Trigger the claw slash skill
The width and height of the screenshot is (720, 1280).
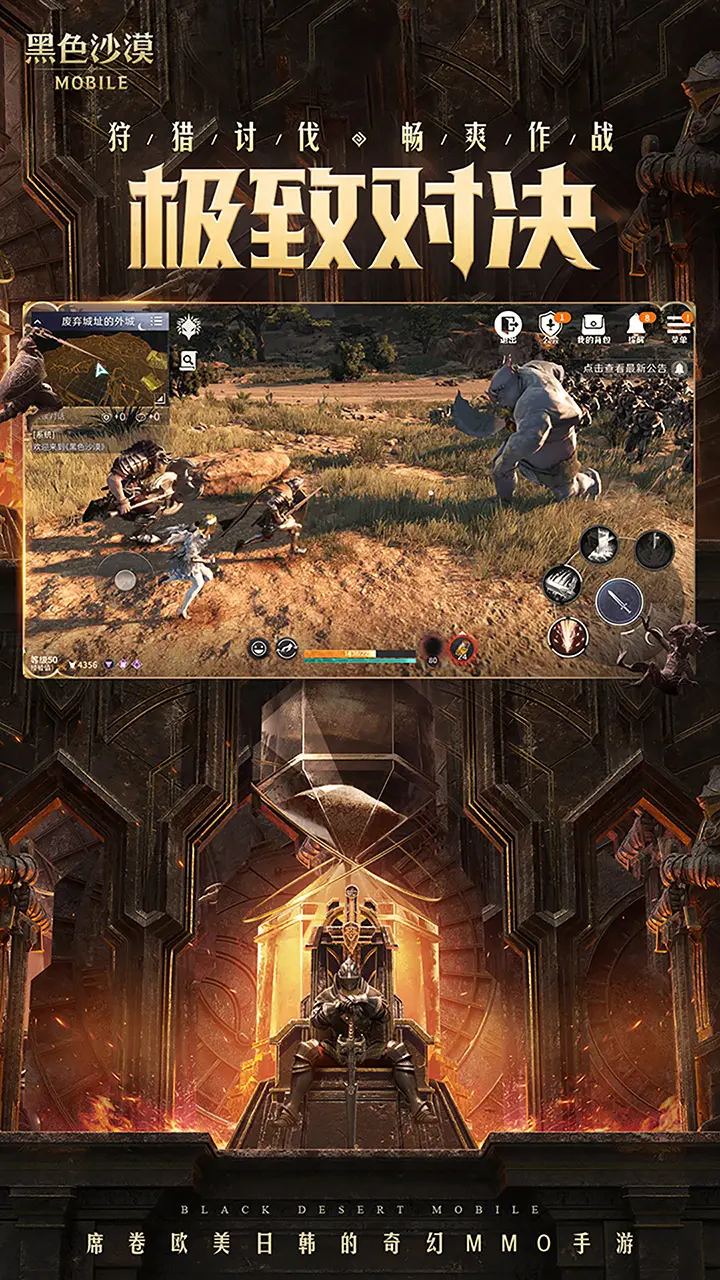[563, 584]
